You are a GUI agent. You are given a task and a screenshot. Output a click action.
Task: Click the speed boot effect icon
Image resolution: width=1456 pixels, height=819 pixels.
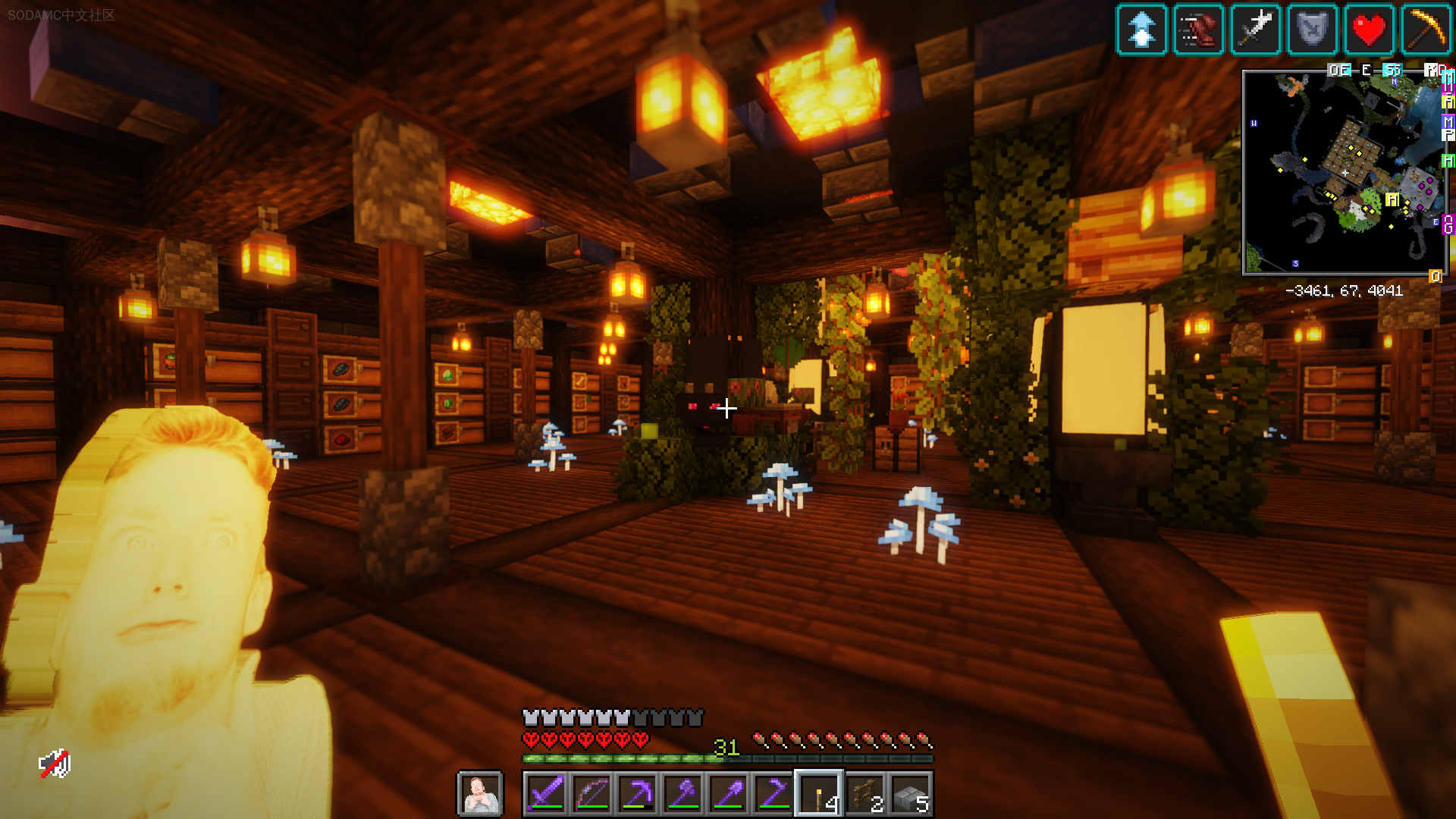[1198, 30]
